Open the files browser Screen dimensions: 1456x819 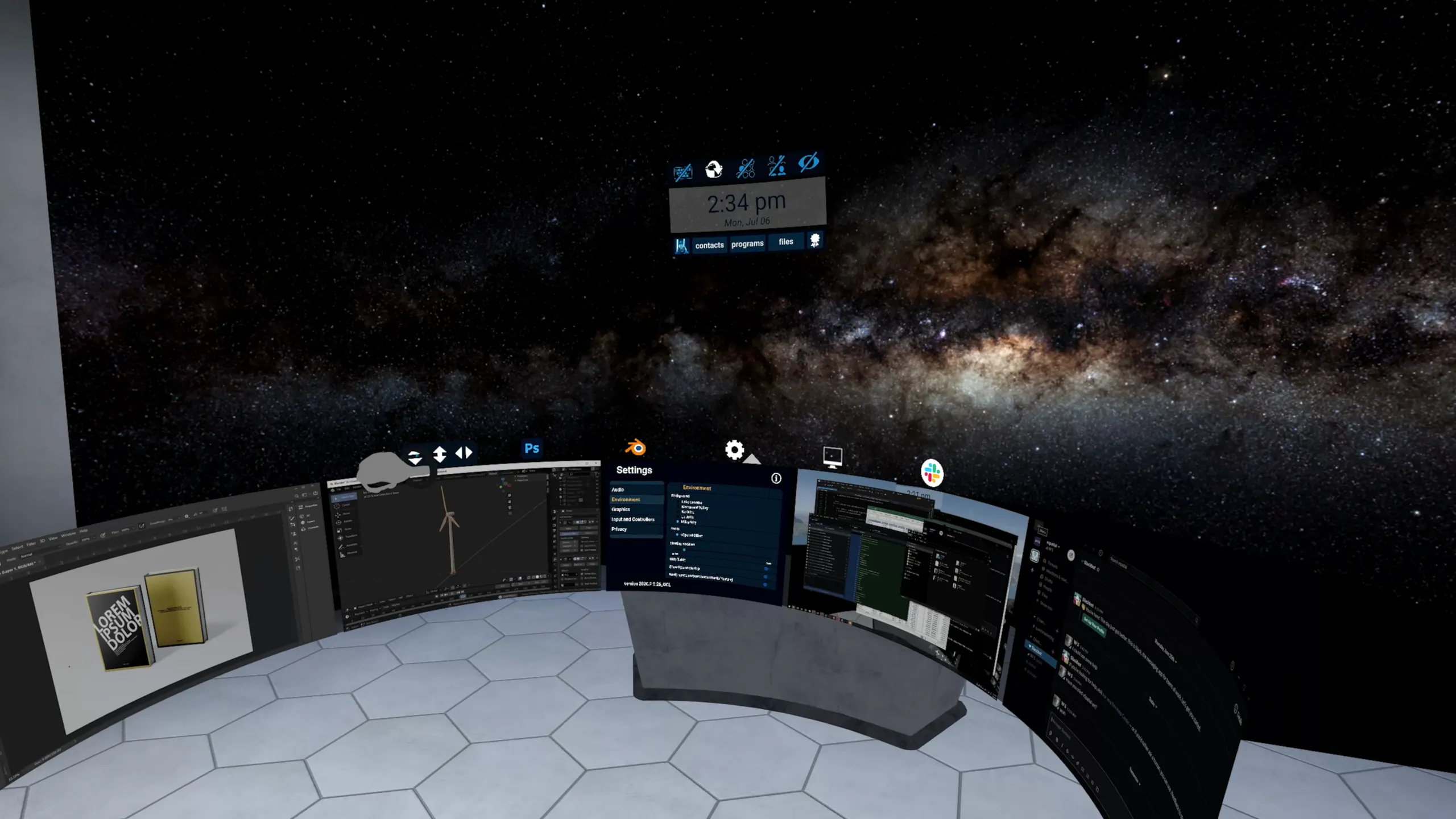(x=785, y=242)
